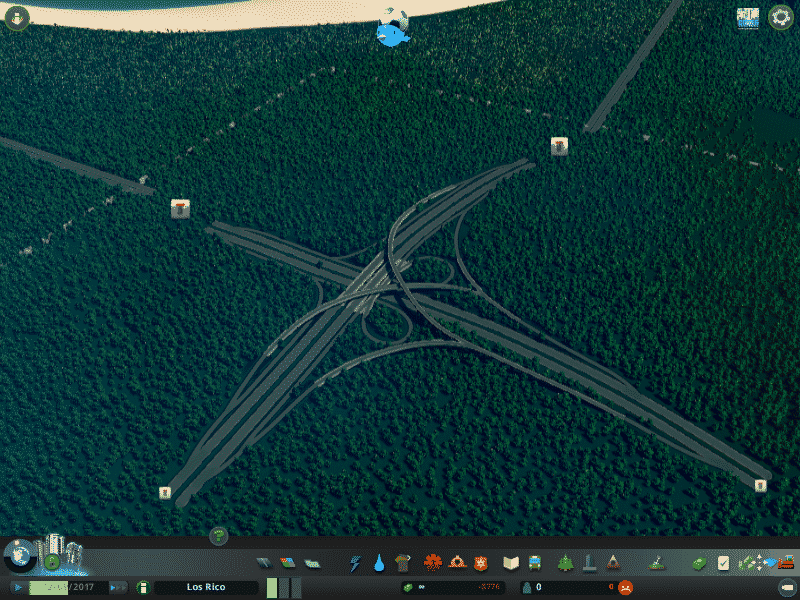Open the Garbage services menu
The width and height of the screenshot is (800, 600).
(x=403, y=563)
